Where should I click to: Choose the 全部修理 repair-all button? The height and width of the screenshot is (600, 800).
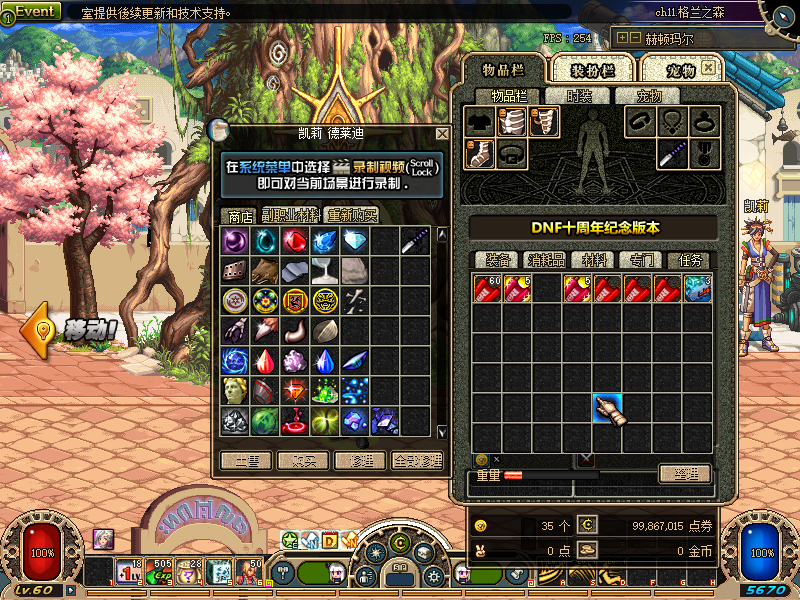418,461
